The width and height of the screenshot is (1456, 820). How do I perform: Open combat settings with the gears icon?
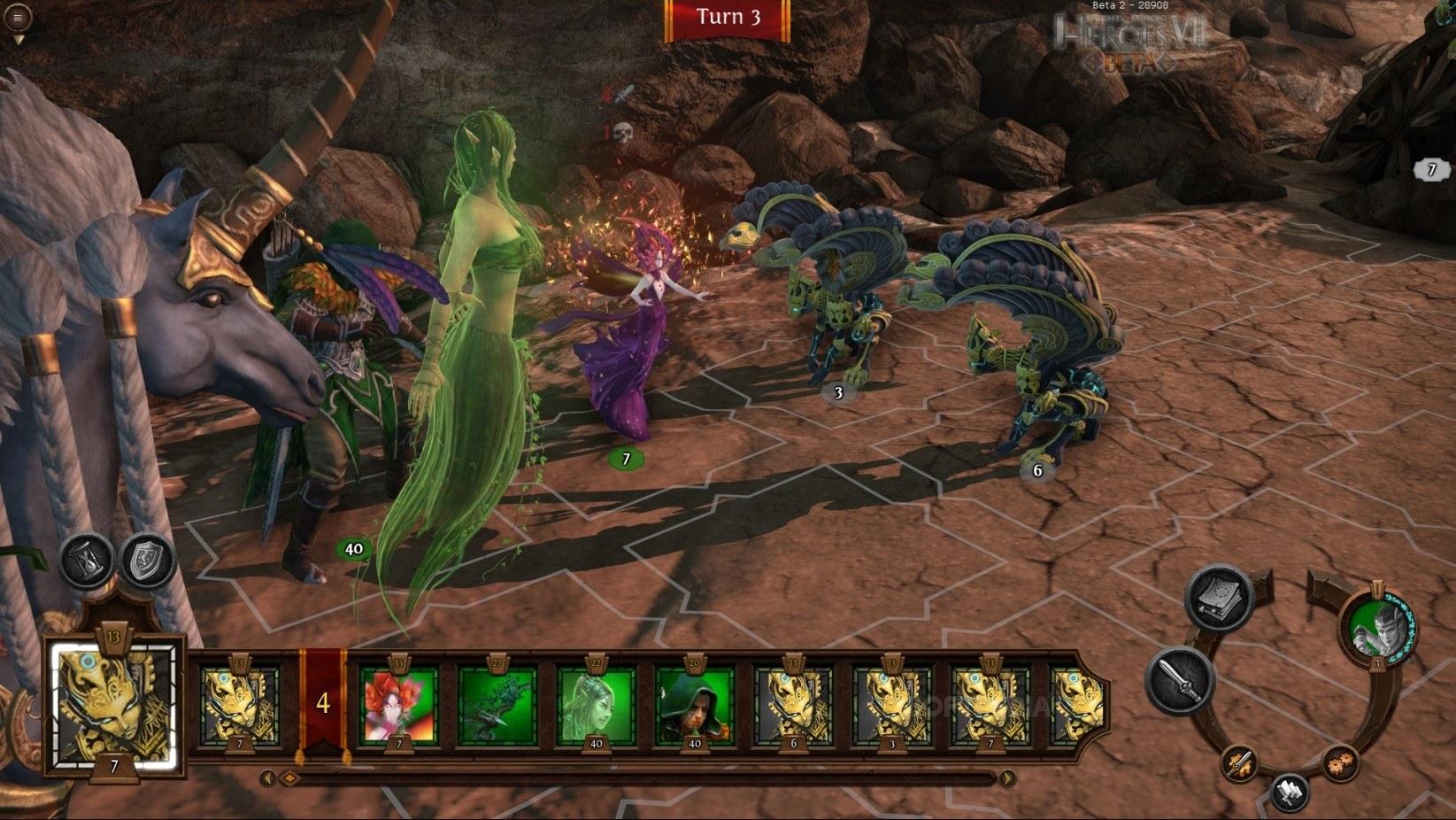pos(1339,762)
